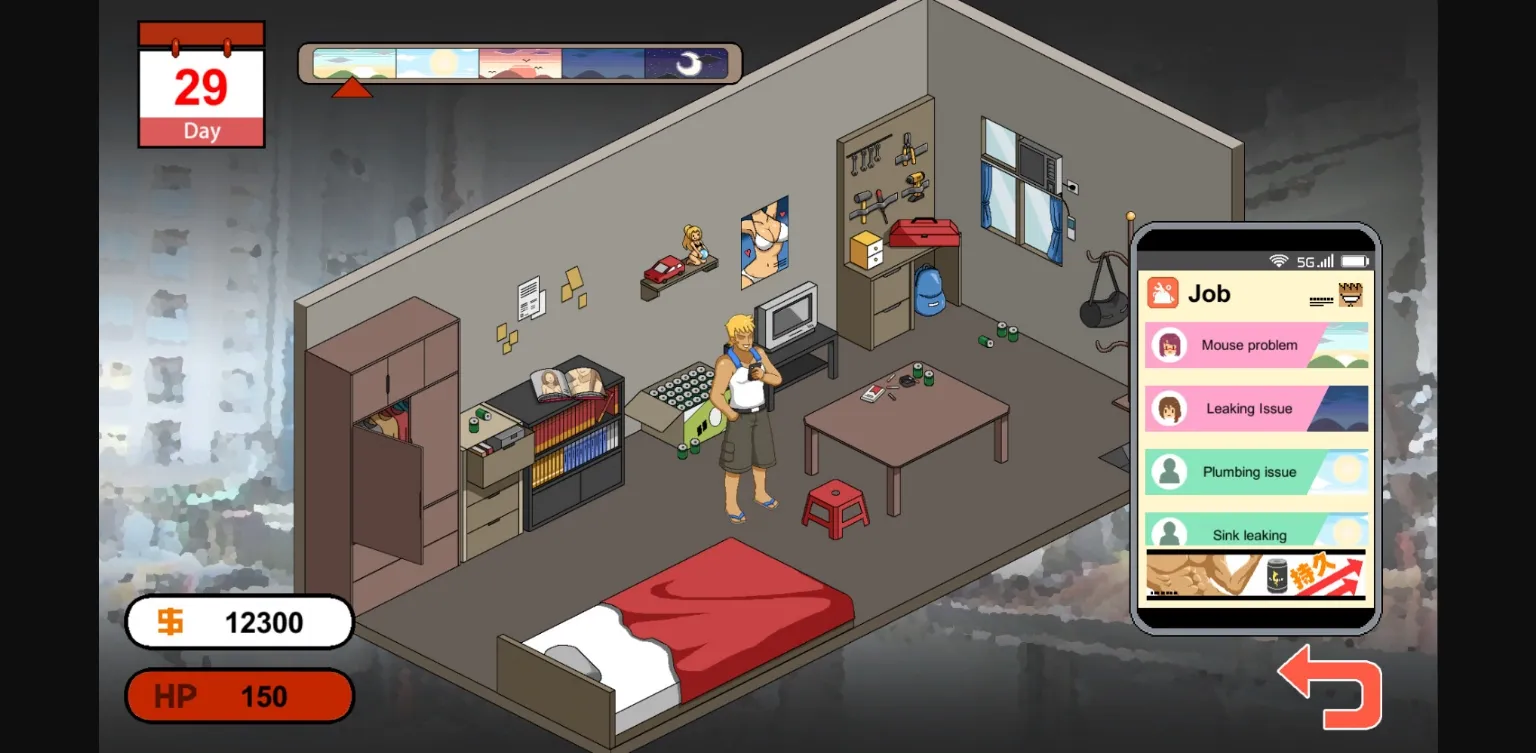This screenshot has width=1536, height=753.
Task: Tap the energy drink advertisement banner
Action: tap(1256, 577)
